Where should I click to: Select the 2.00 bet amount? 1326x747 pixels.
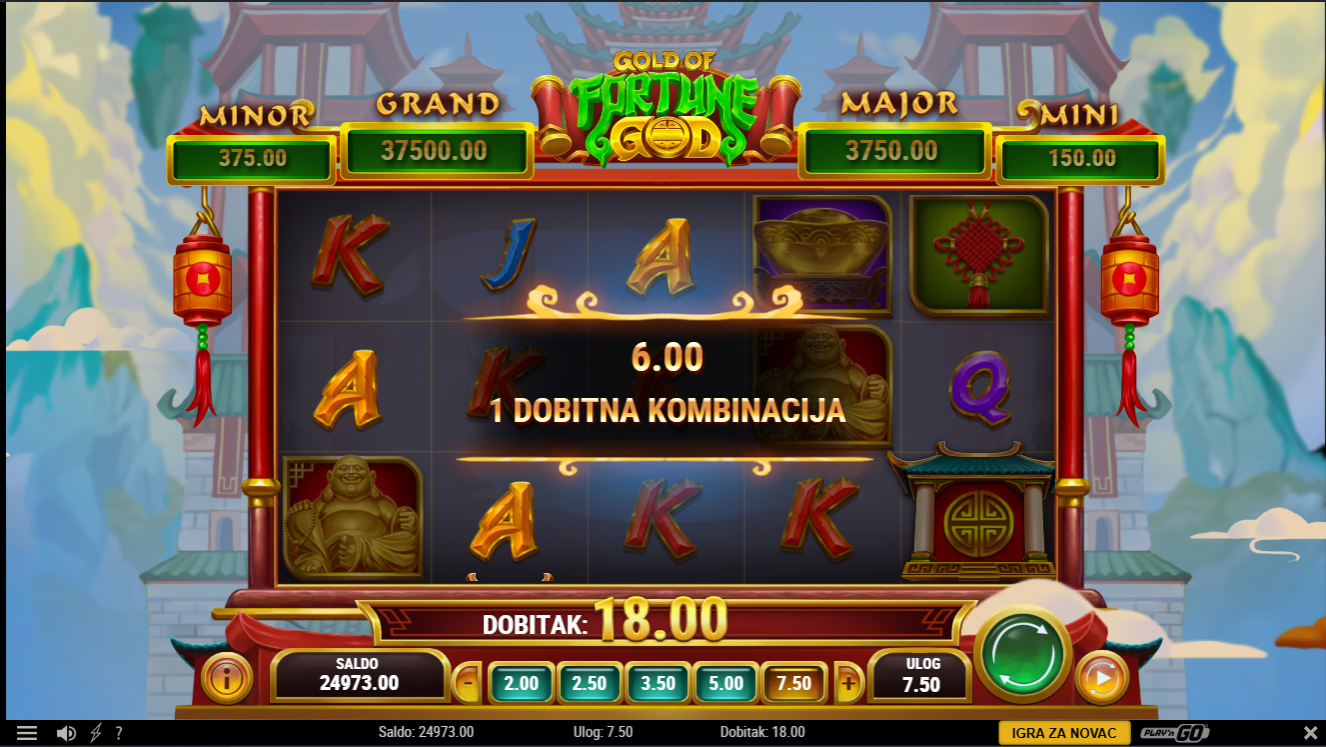click(x=521, y=684)
